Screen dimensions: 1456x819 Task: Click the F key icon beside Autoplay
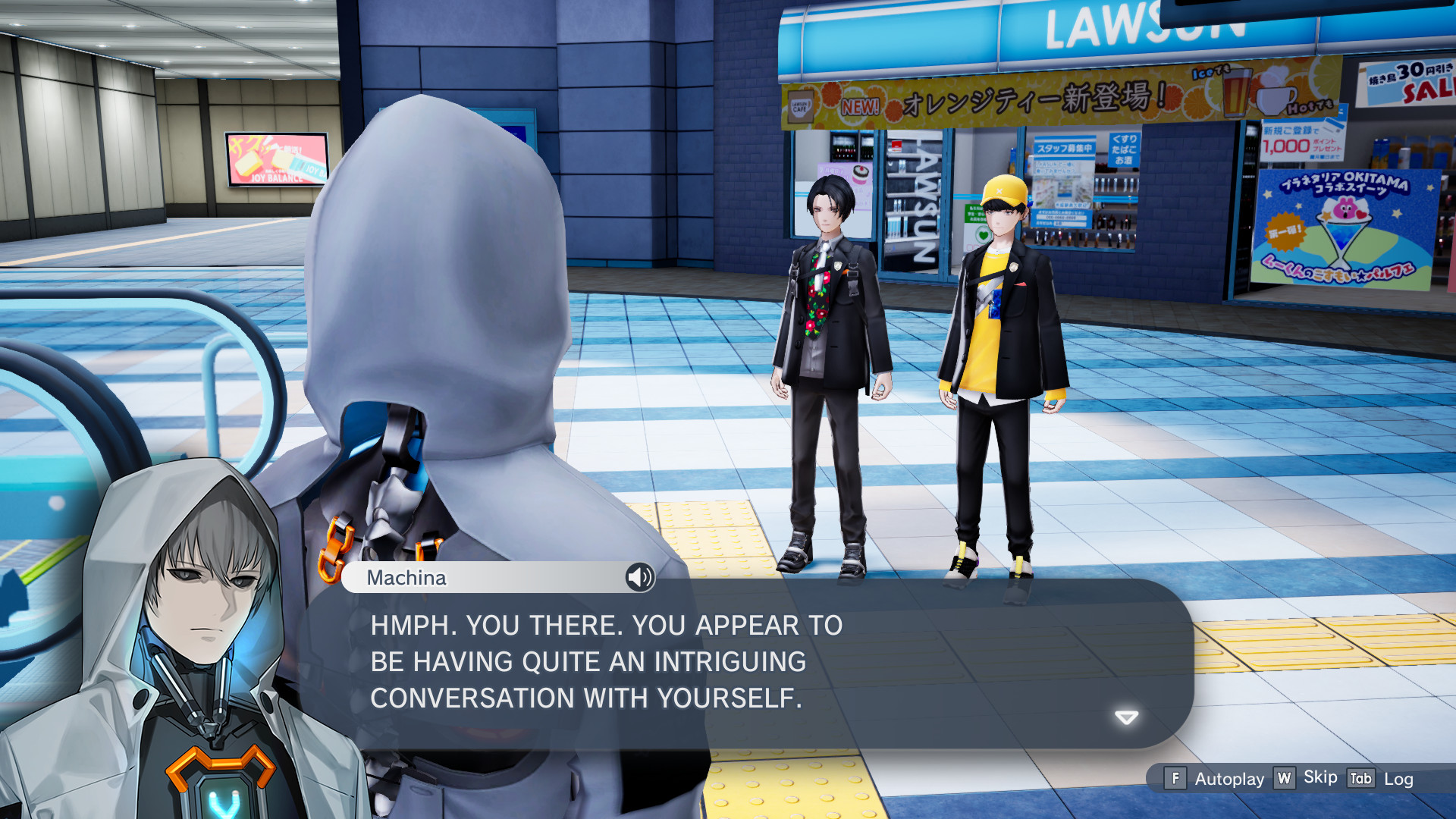[x=1175, y=779]
